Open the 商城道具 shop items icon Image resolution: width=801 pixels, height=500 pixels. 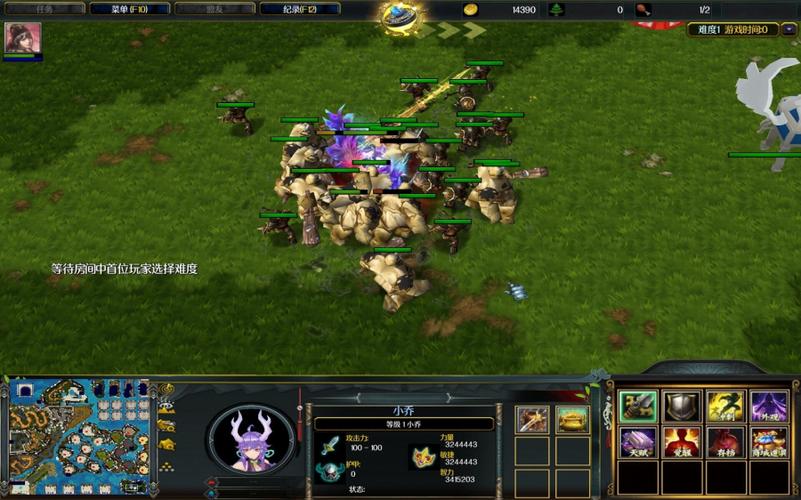click(768, 441)
